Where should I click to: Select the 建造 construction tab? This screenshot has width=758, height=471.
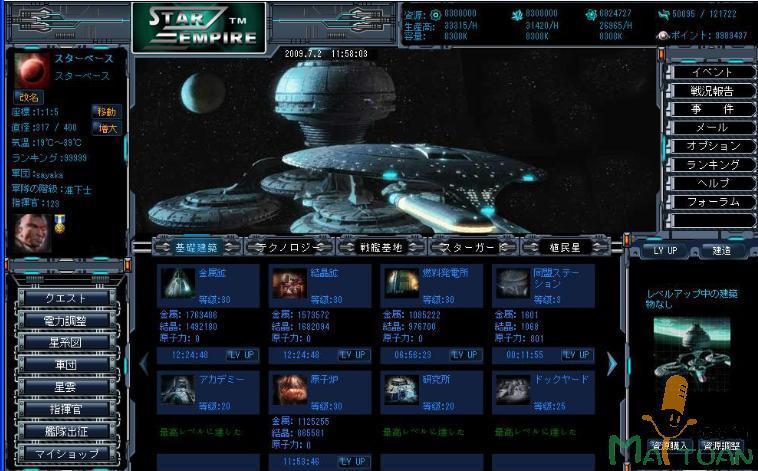pyautogui.click(x=718, y=250)
